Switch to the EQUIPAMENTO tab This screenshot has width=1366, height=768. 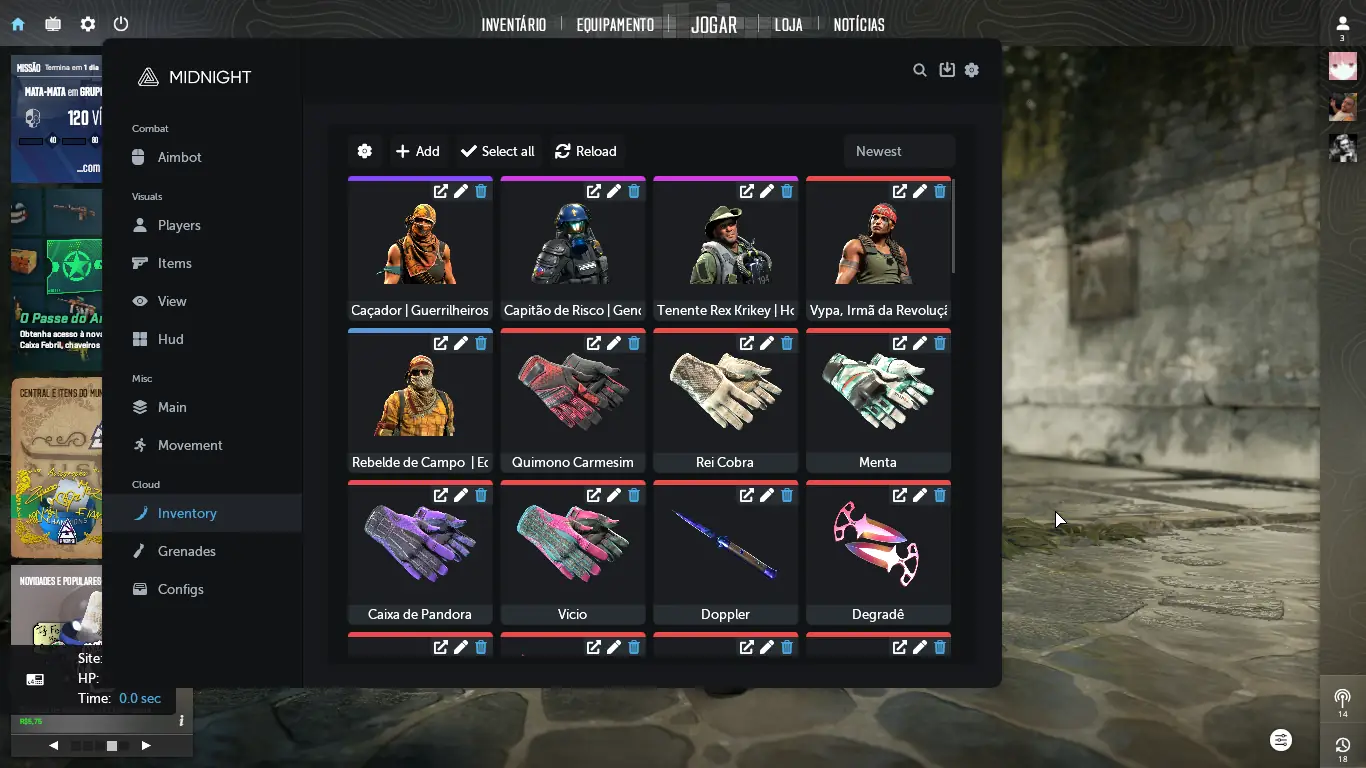[615, 25]
